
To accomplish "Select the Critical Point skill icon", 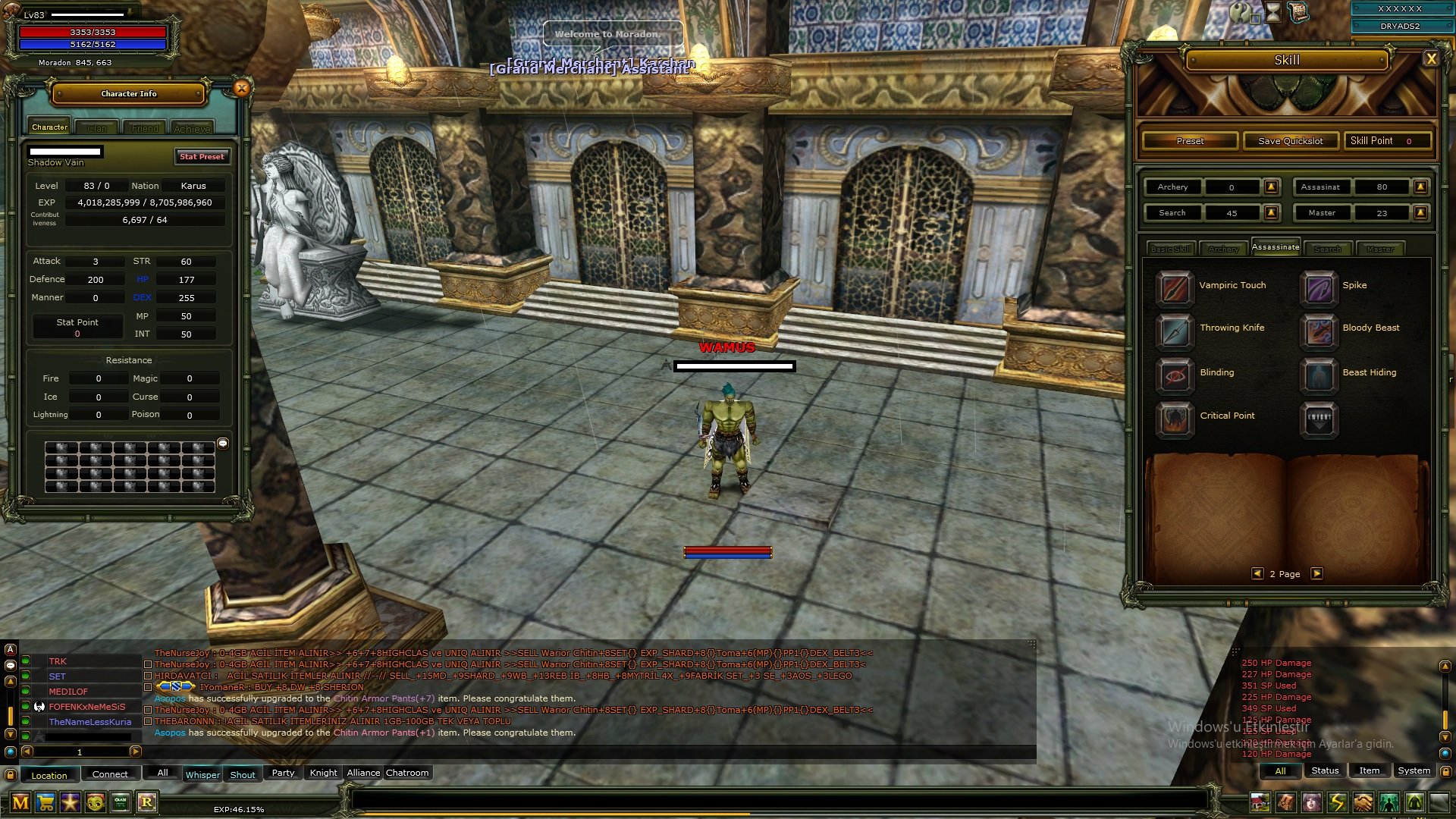I will (1174, 419).
